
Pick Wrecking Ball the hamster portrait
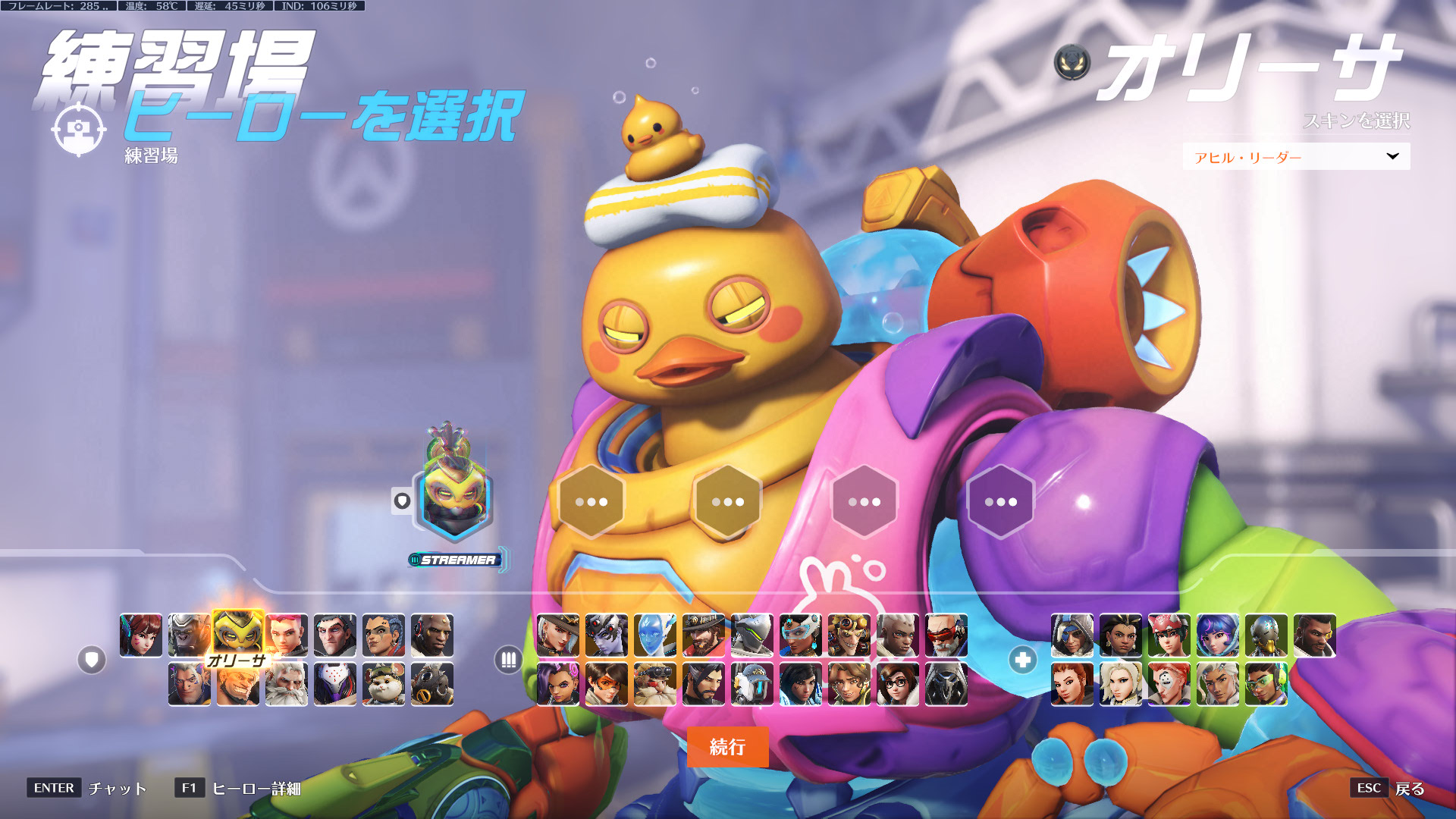(384, 684)
